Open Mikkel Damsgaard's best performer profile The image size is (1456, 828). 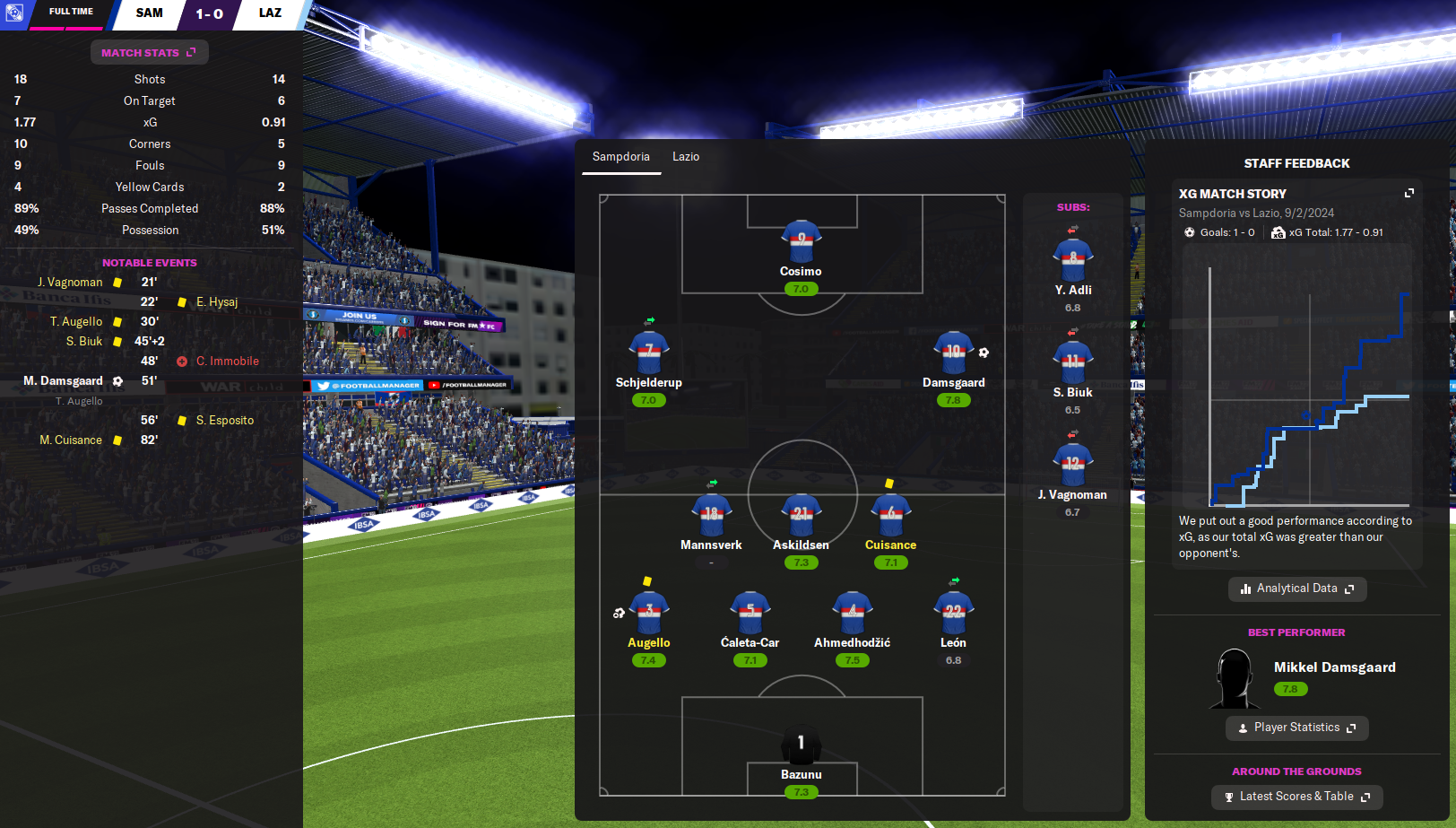tap(1334, 667)
